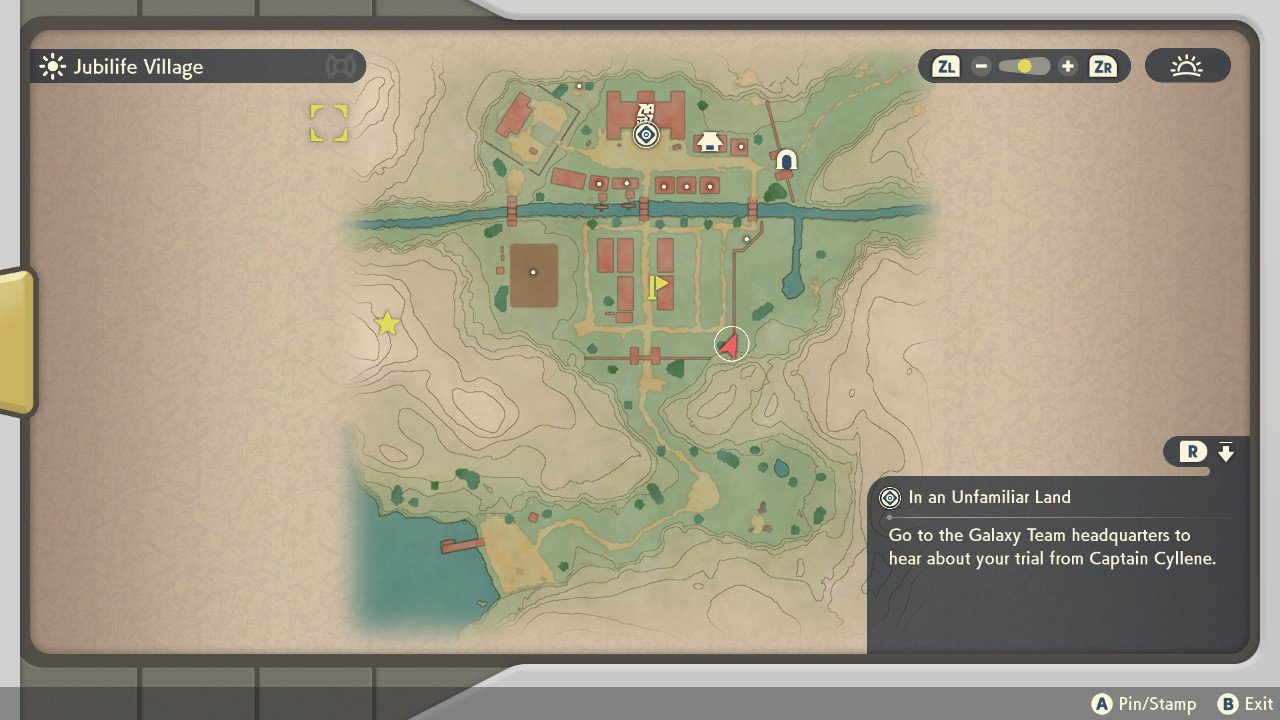
Task: Select the white dot on the training field
Action: [533, 272]
